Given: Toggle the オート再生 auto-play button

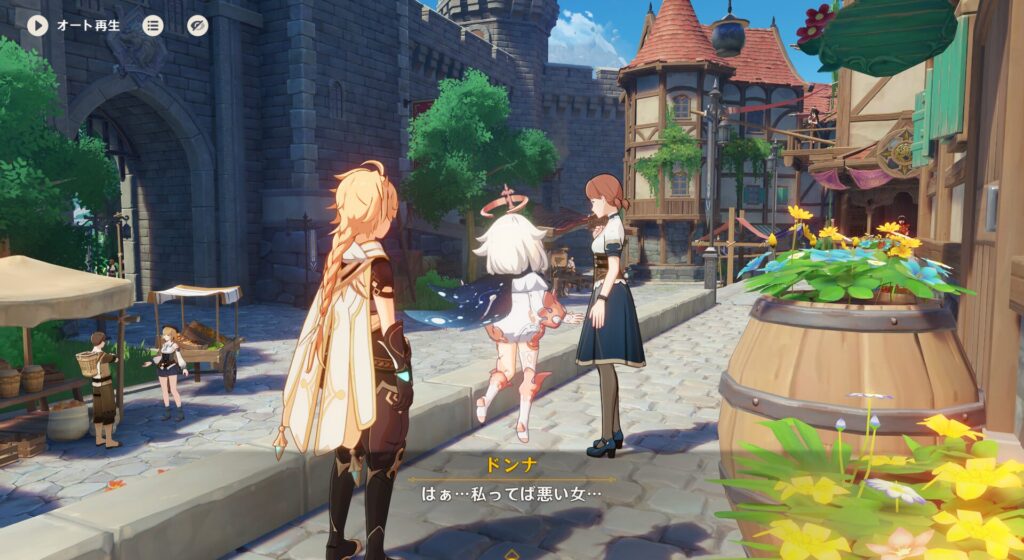Looking at the screenshot, I should (39, 25).
